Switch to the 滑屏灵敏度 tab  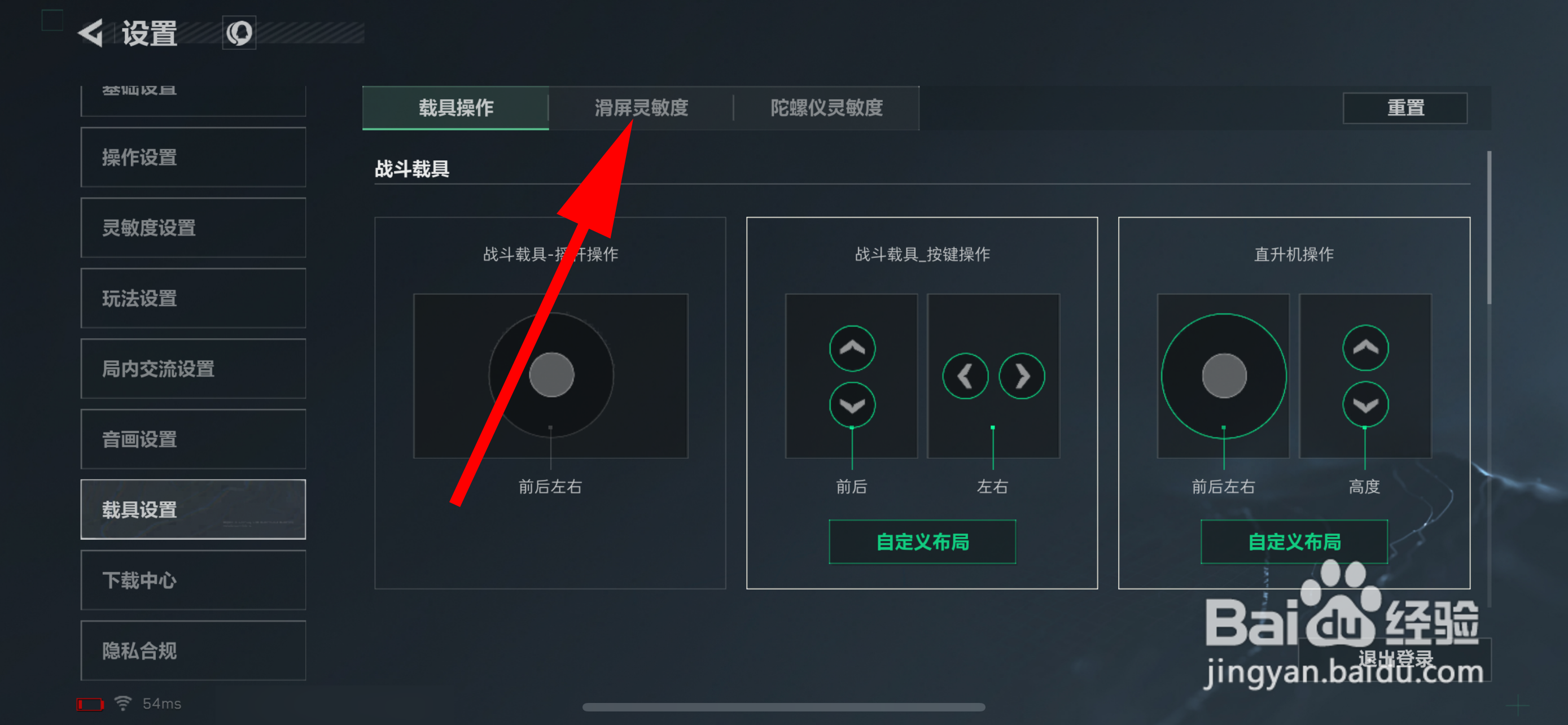pos(641,108)
